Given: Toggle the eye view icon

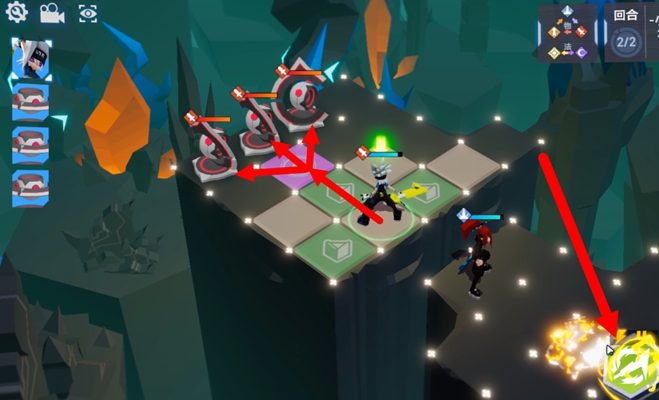Looking at the screenshot, I should 88,13.
